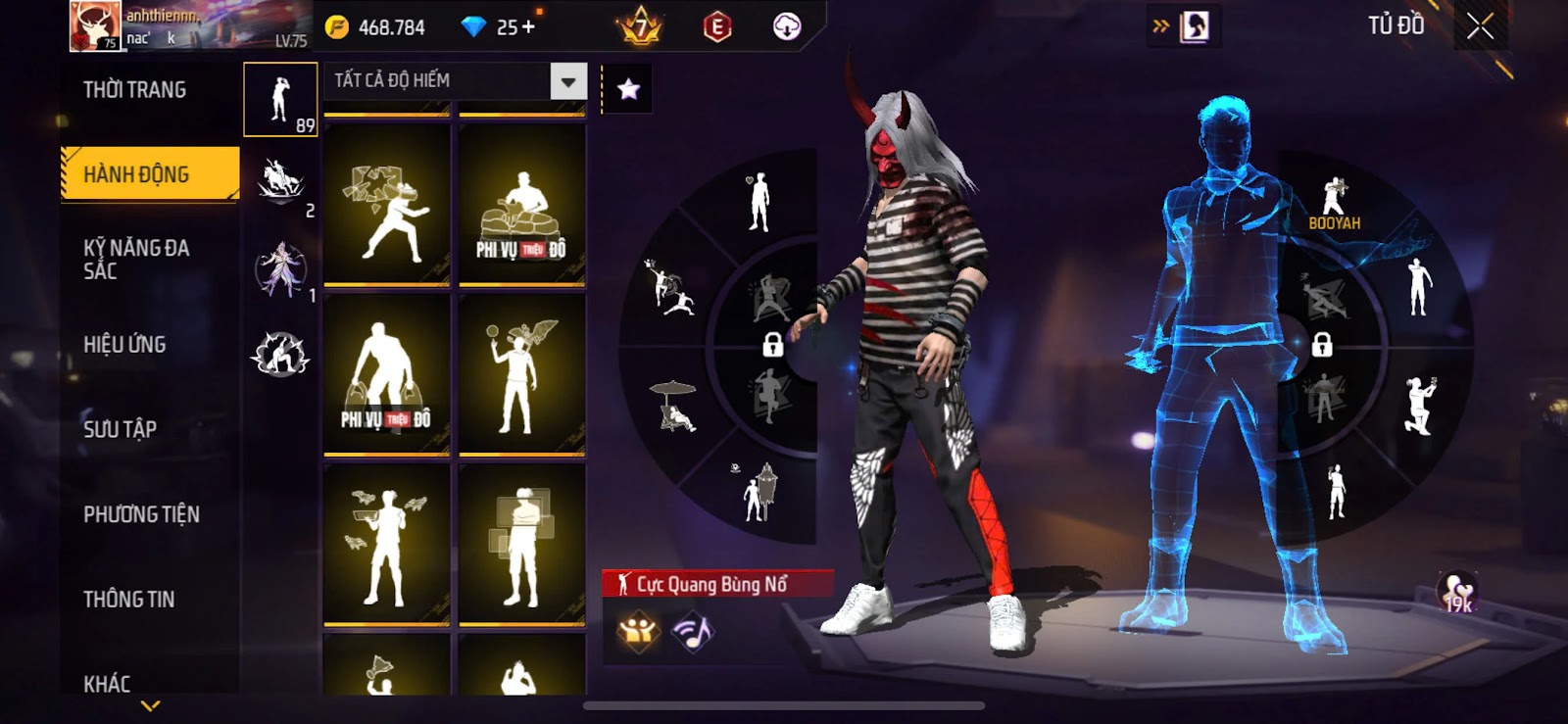Viewport: 1568px width, 724px height.
Task: Select the shattering glass emote tile
Action: 386,207
